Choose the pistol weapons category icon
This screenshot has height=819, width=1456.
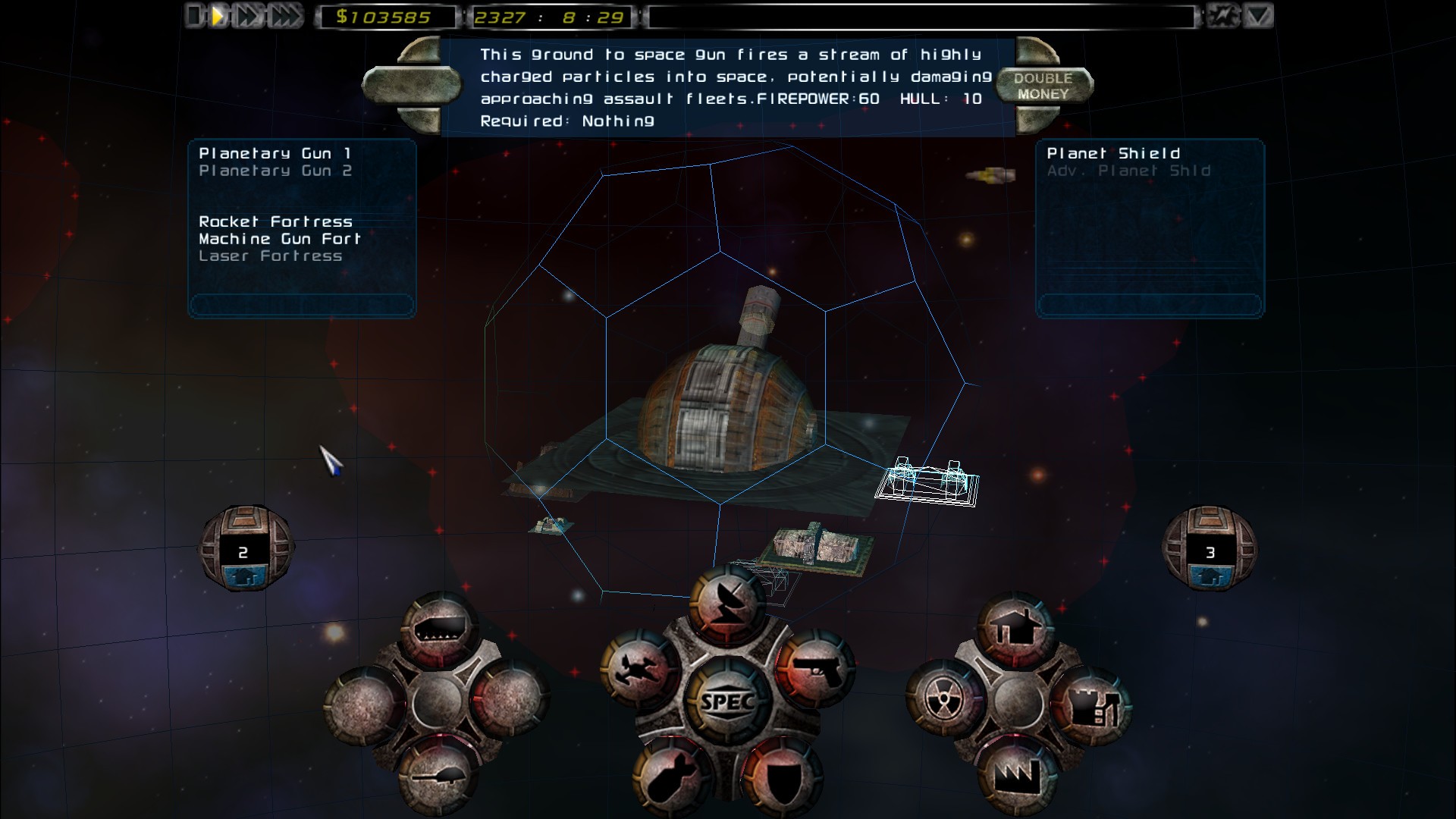pos(815,669)
